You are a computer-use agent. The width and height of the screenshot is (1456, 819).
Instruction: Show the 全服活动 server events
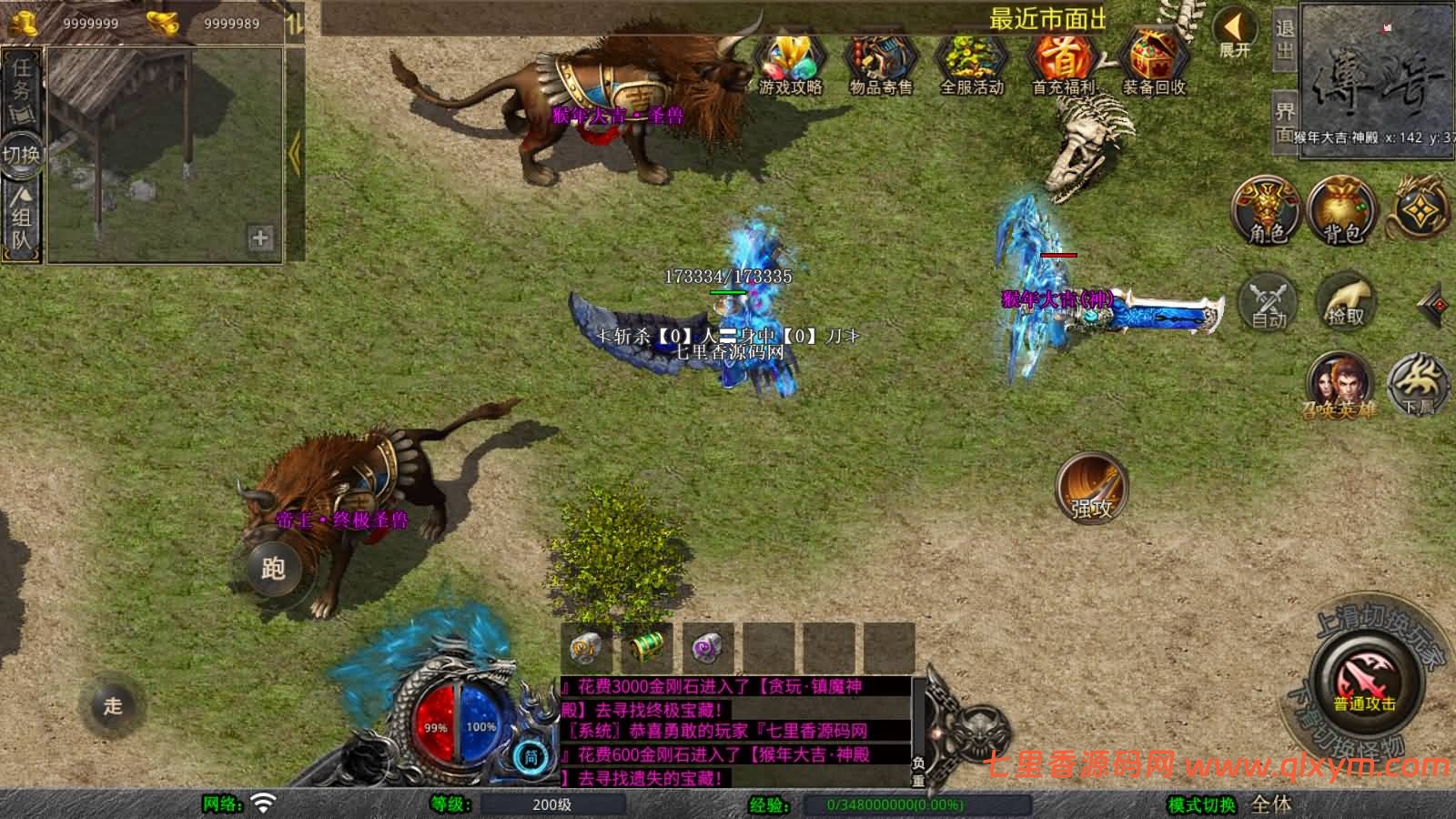971,62
